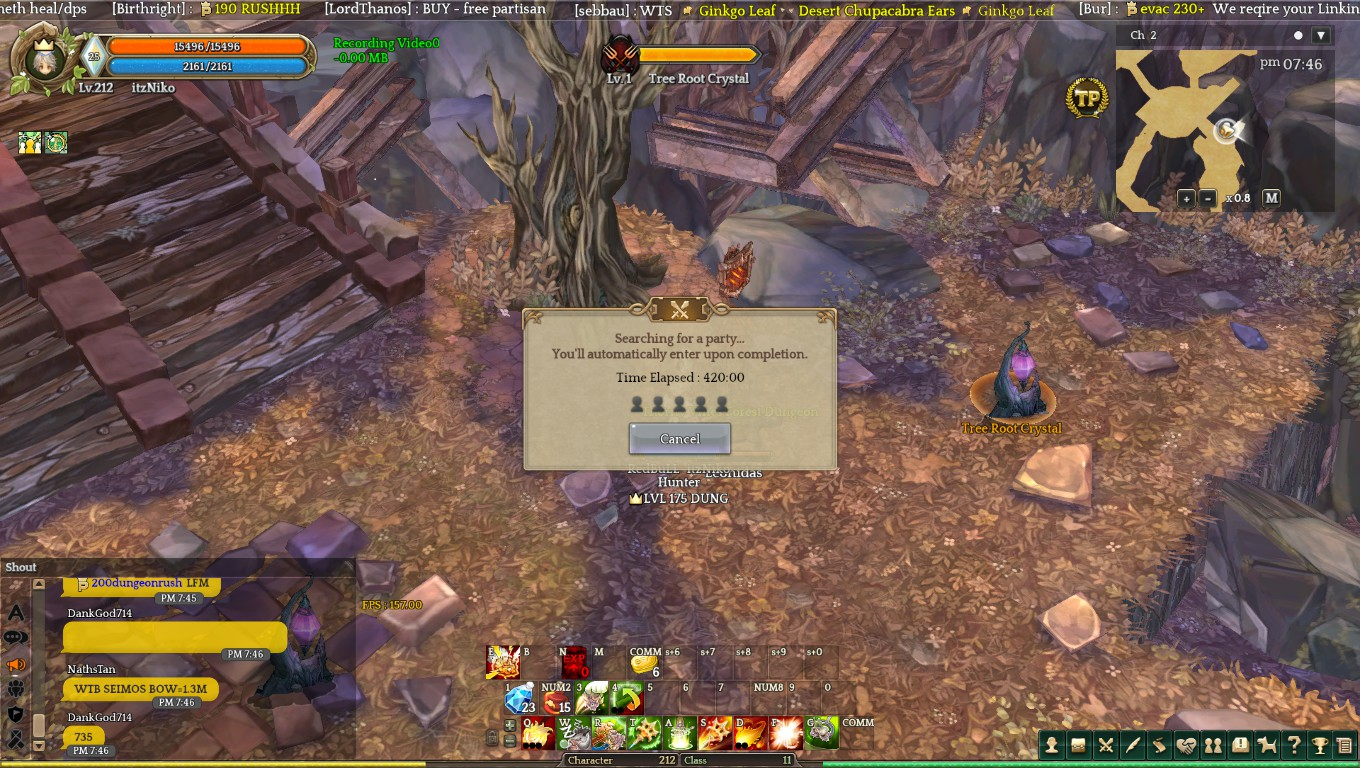Open the character info menu icon
Image resolution: width=1360 pixels, height=768 pixels.
(1052, 745)
